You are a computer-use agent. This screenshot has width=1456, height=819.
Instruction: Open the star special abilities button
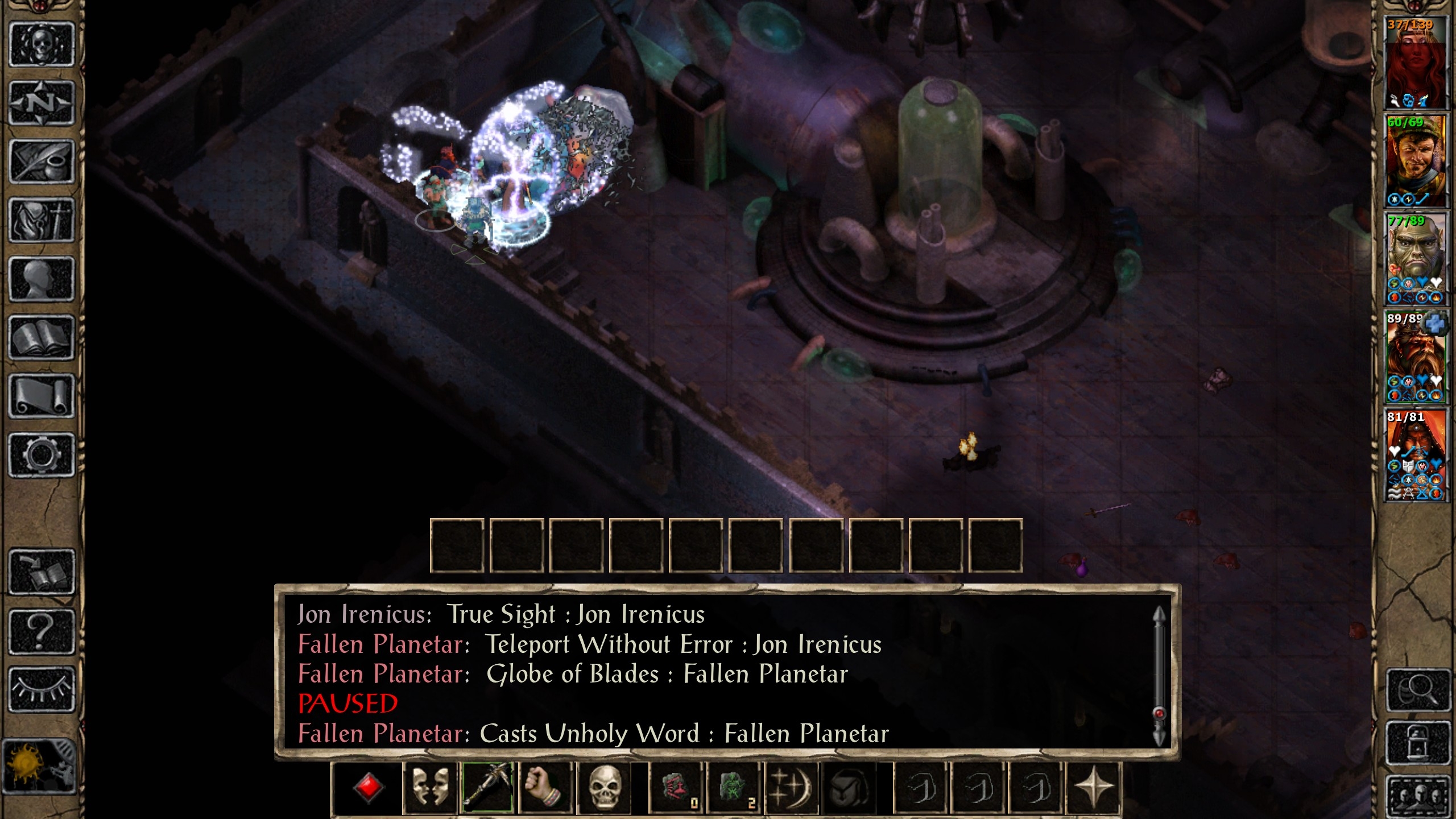click(1093, 788)
